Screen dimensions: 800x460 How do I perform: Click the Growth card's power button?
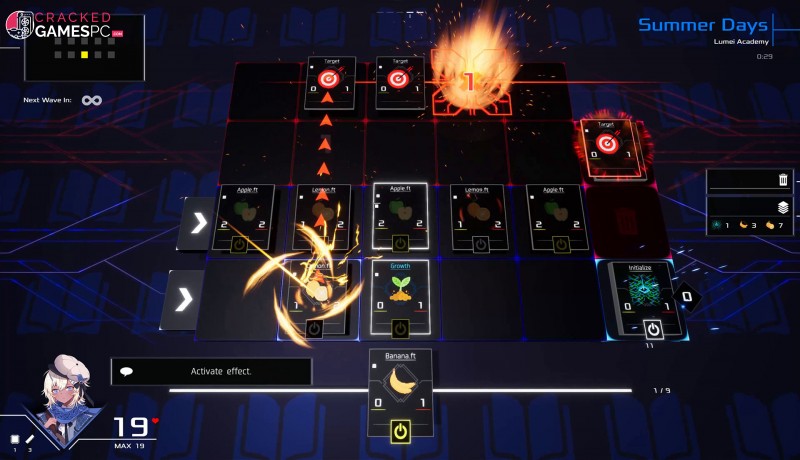tap(400, 327)
